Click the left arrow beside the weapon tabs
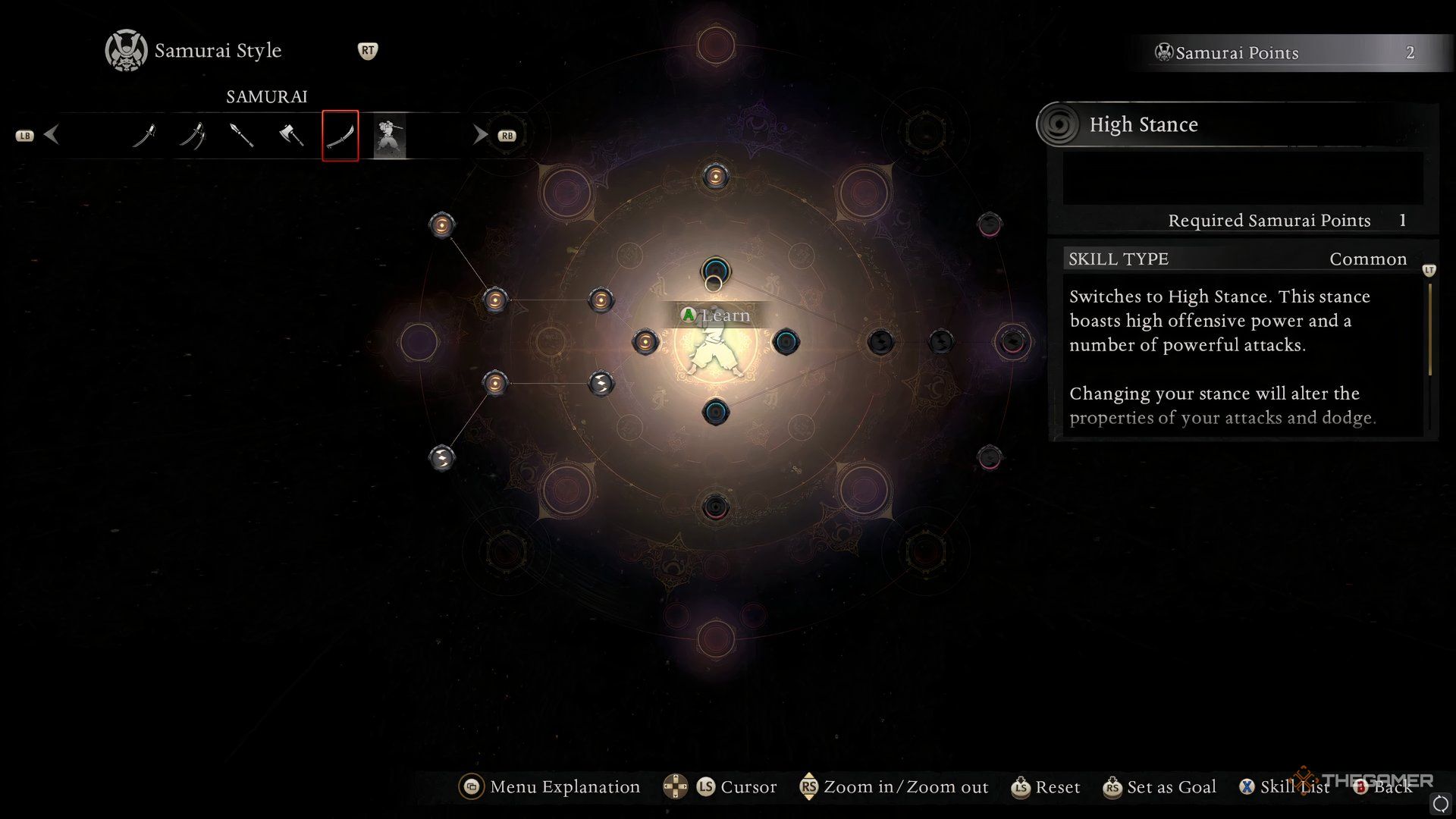Viewport: 1456px width, 819px height. point(52,135)
